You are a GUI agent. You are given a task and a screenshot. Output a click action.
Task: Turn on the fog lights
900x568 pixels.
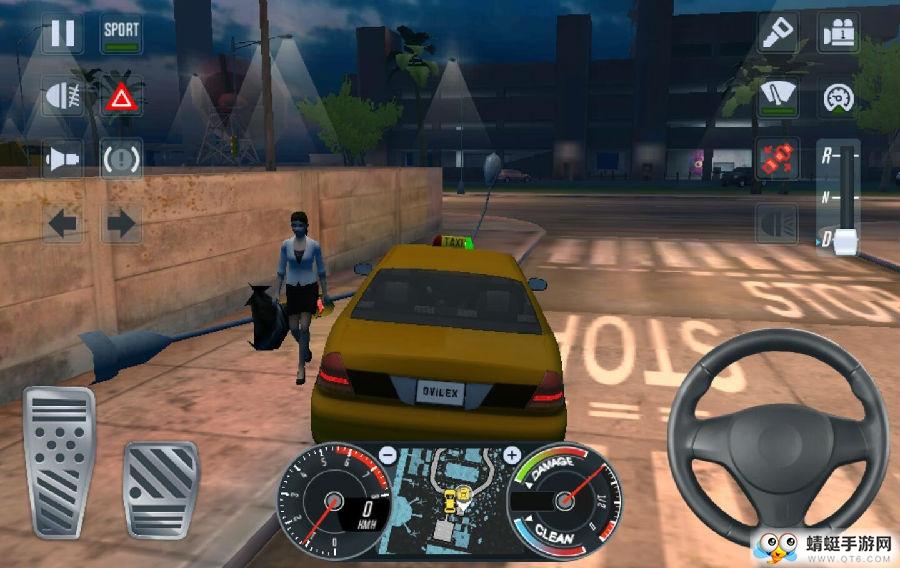(62, 97)
